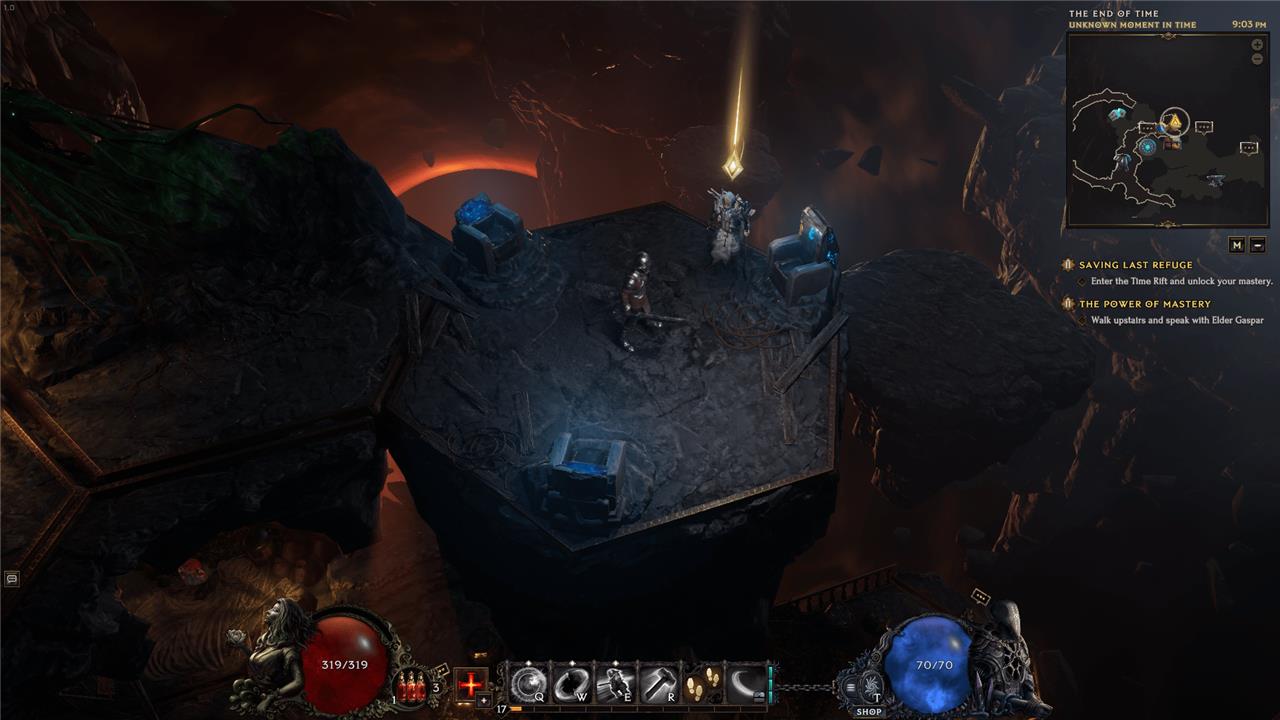Open the chat box icon
1280x720 pixels.
(11, 578)
